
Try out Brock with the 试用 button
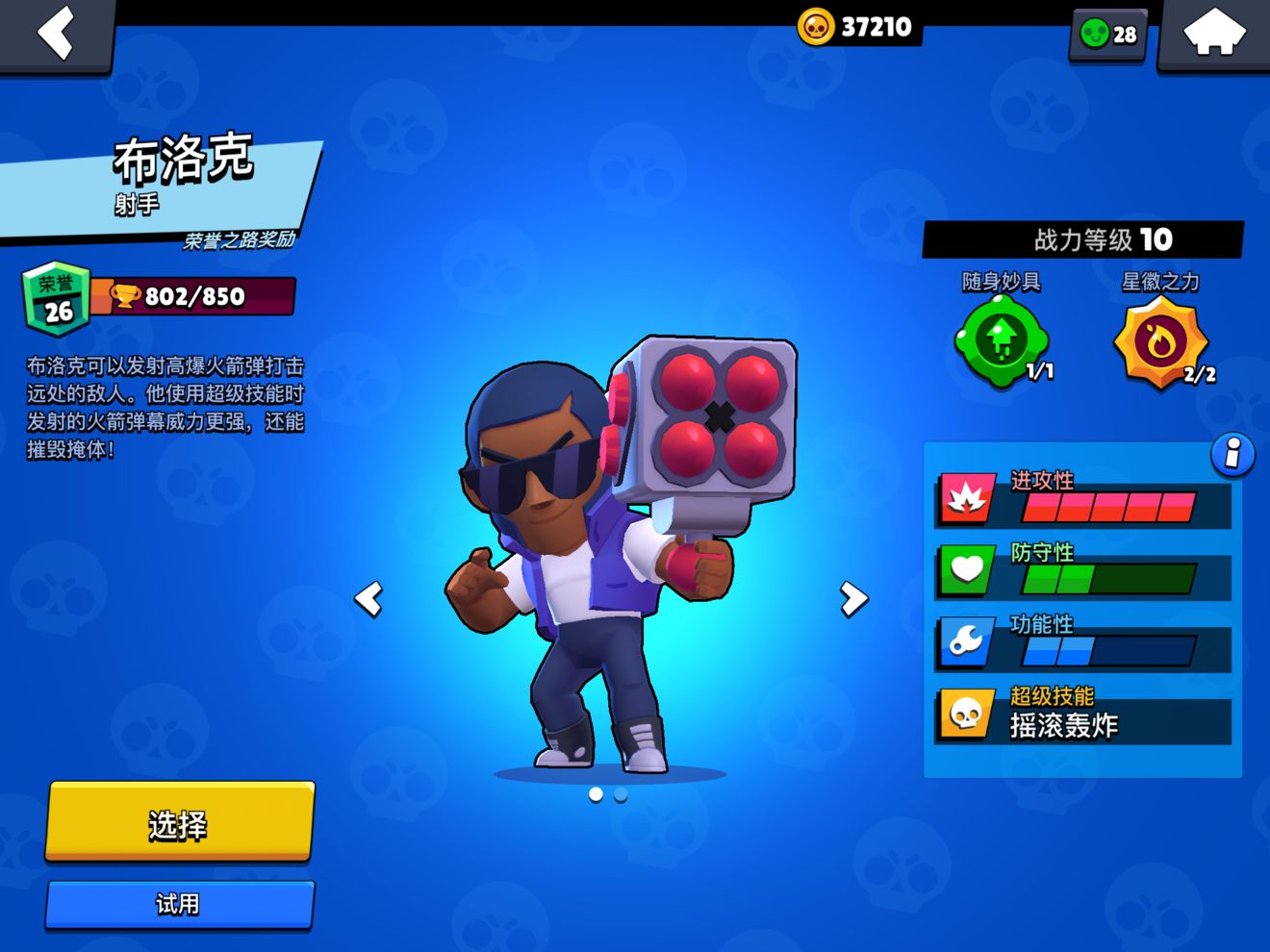[180, 904]
